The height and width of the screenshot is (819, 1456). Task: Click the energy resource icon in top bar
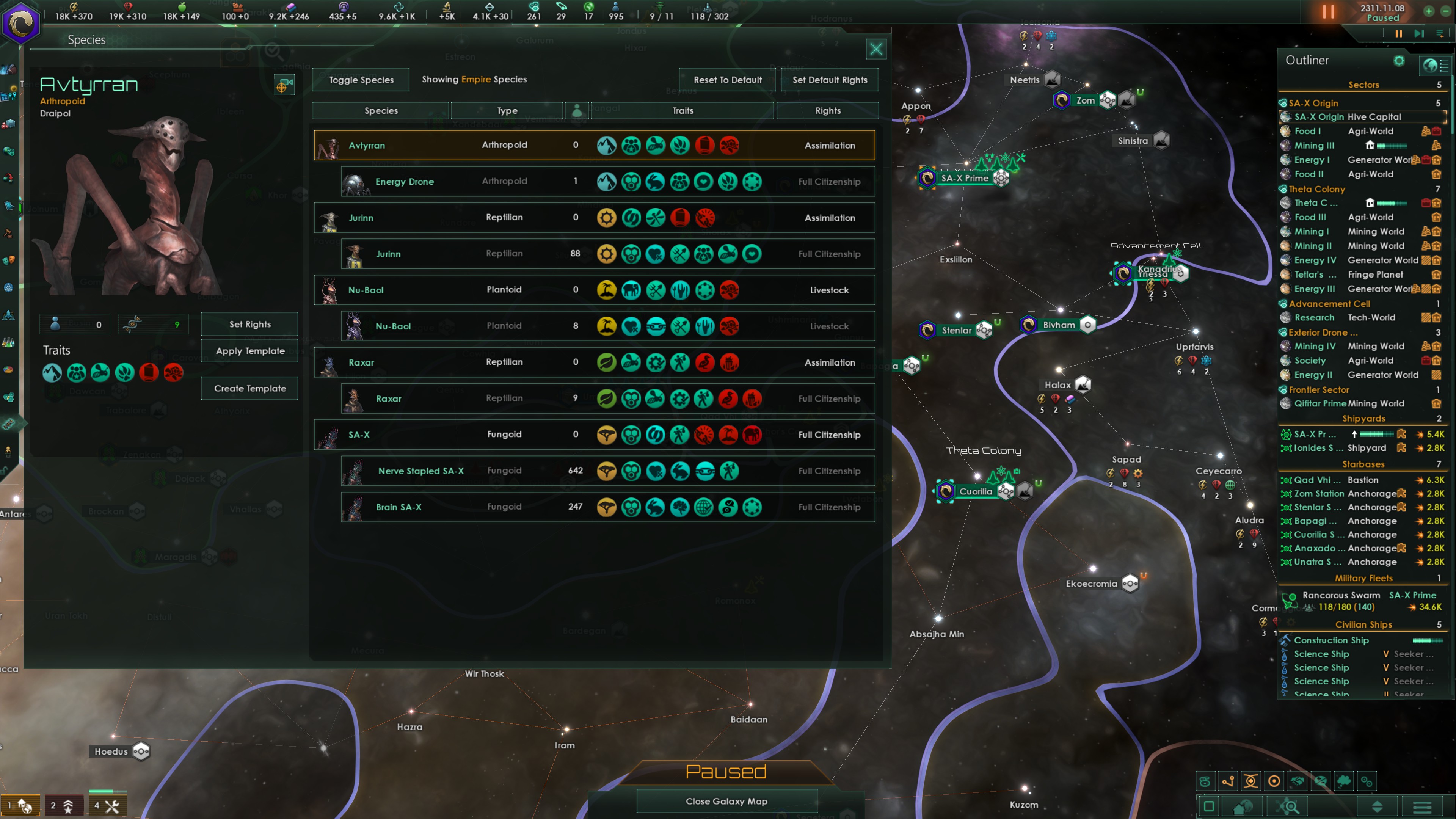click(x=74, y=8)
